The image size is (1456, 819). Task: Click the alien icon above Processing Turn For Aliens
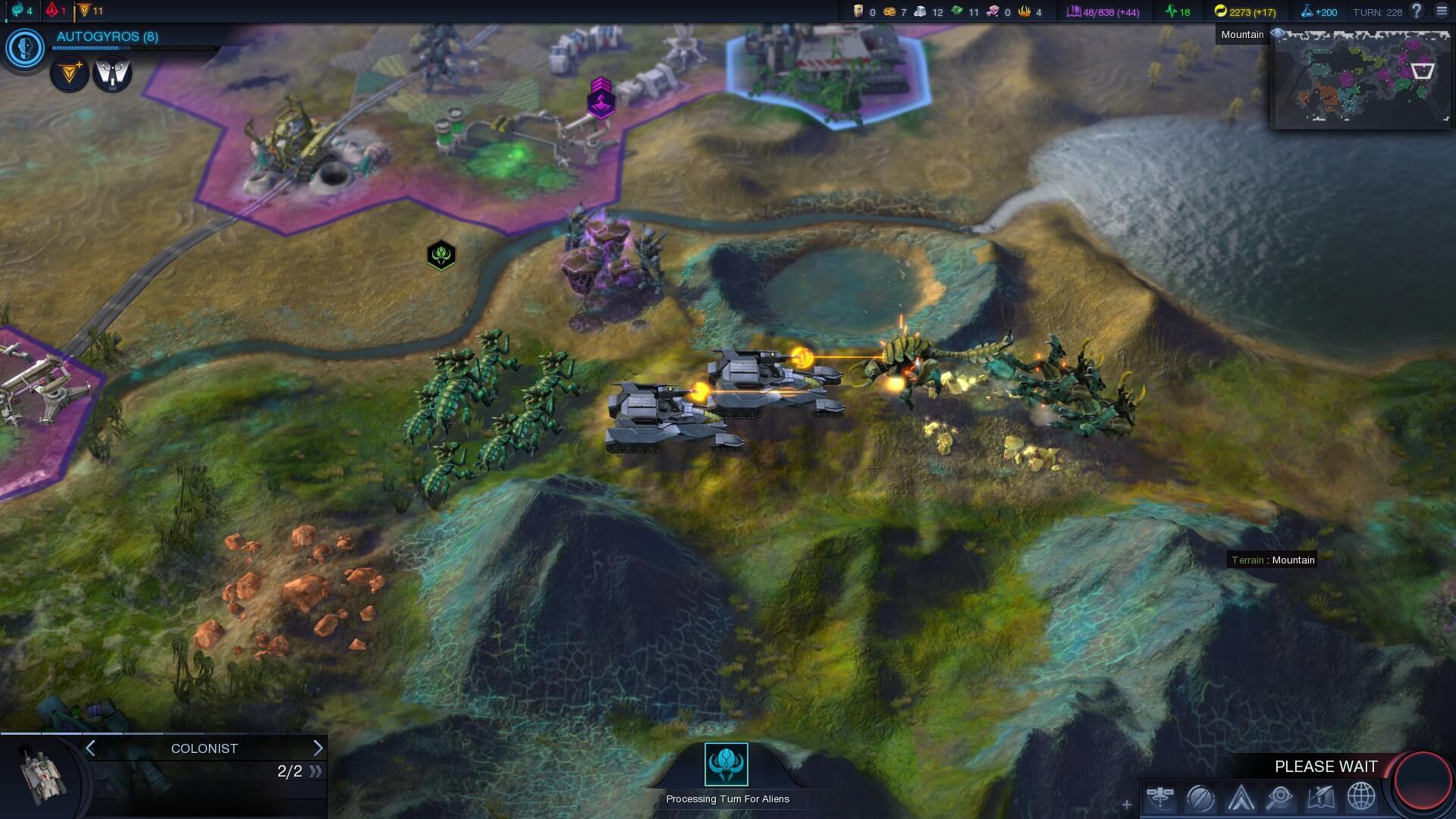click(727, 766)
